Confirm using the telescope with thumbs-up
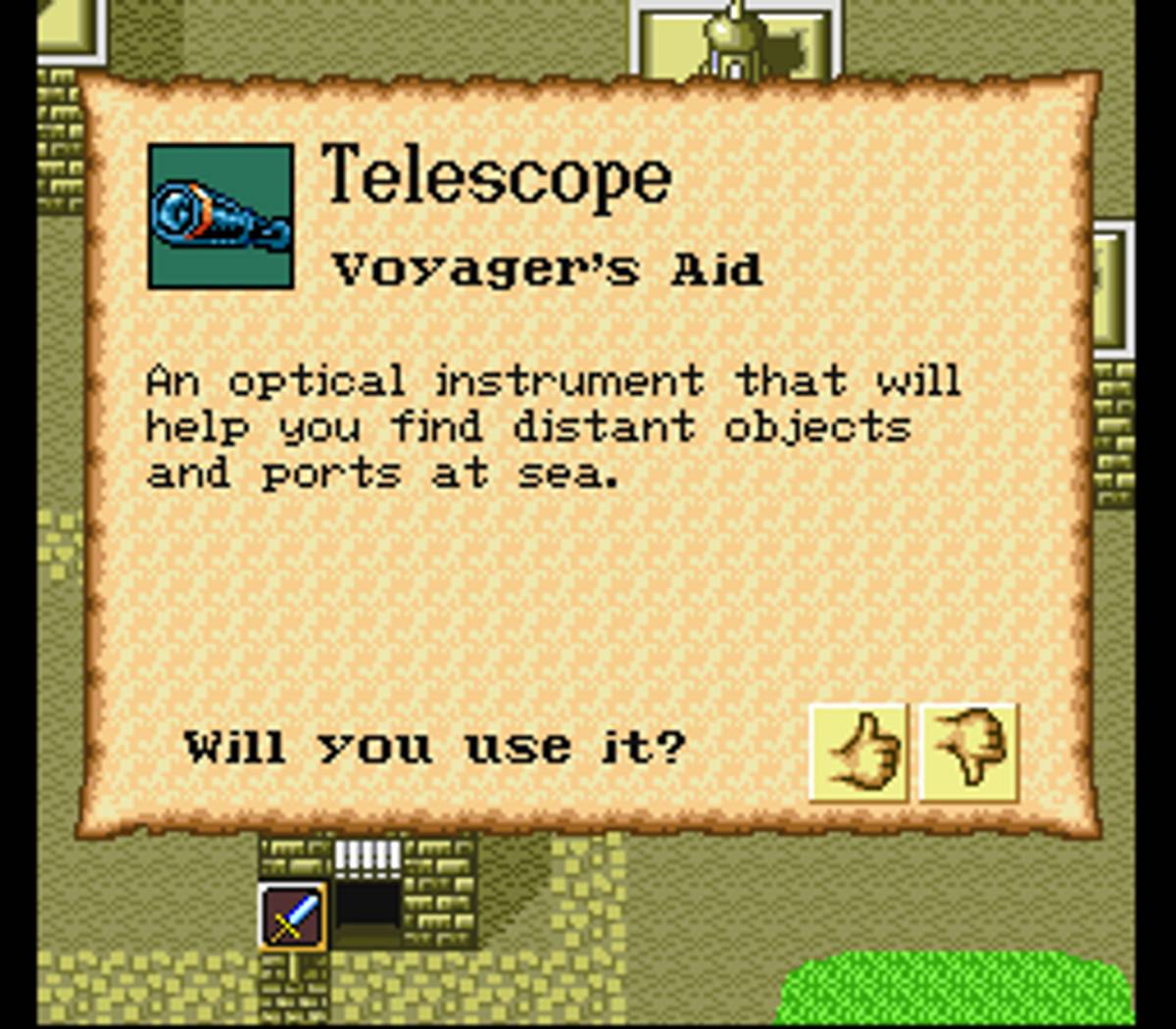This screenshot has width=1176, height=1029. 859,753
